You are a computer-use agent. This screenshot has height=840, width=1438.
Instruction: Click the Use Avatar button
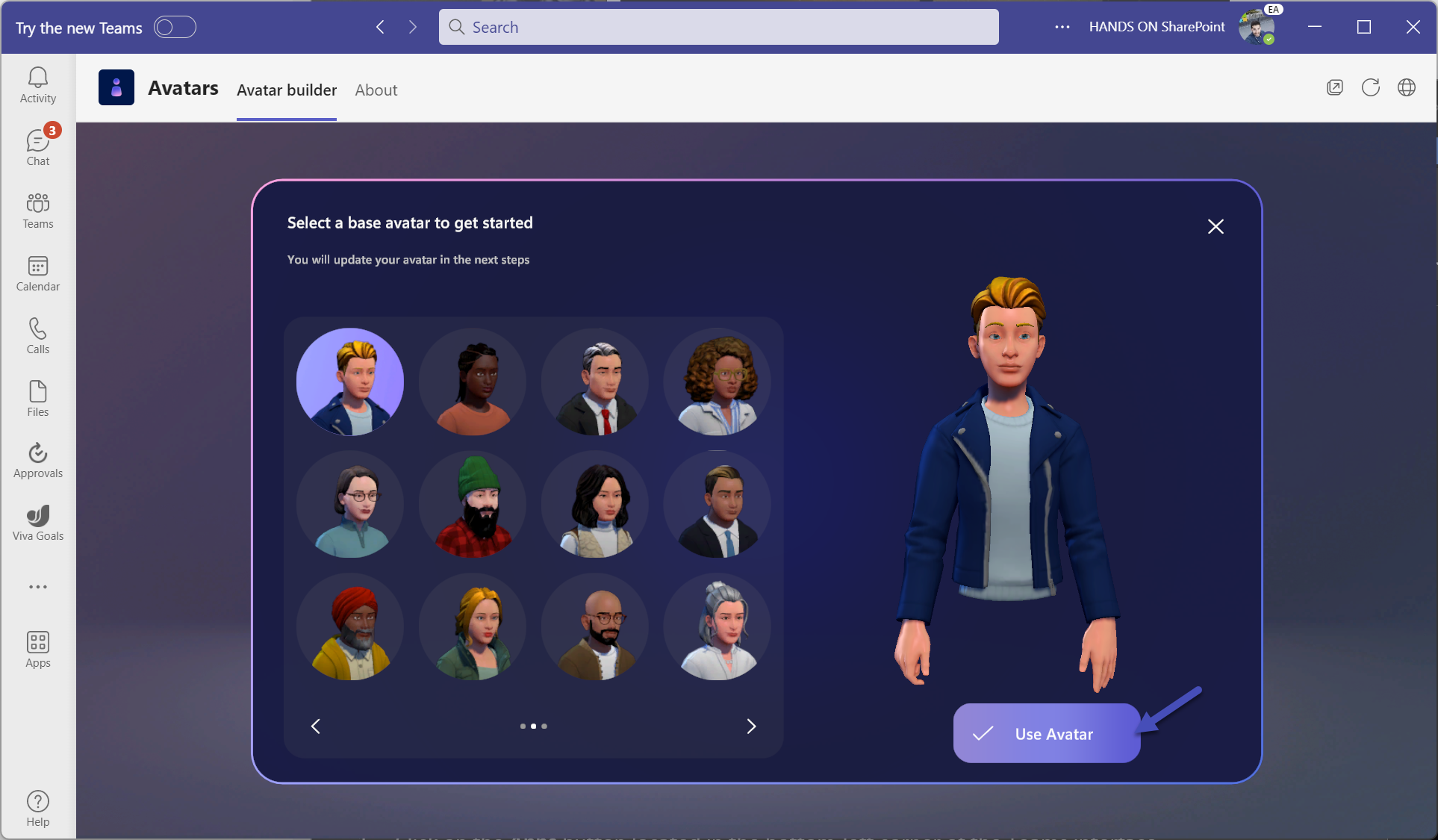(x=1047, y=733)
